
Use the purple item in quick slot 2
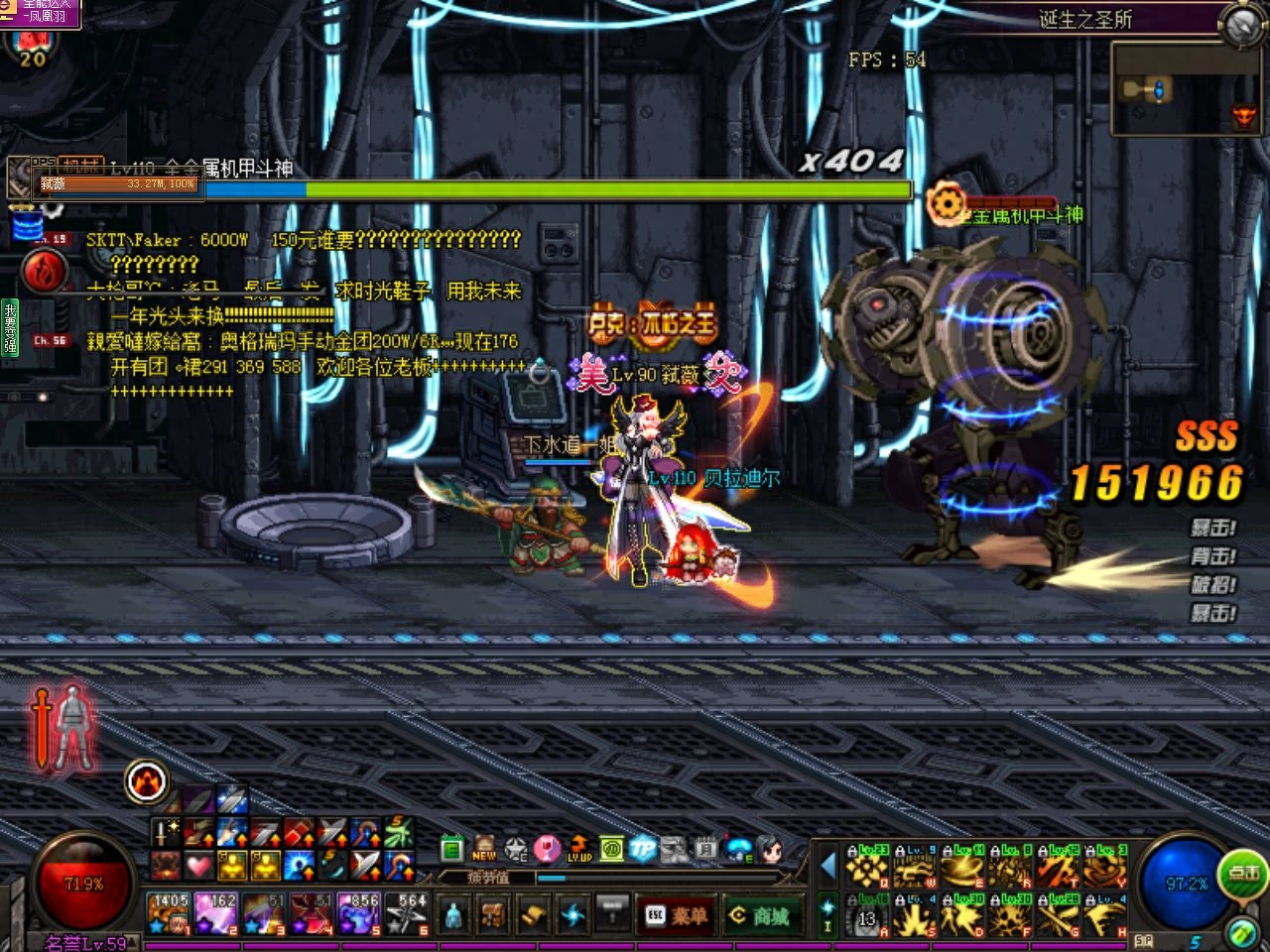click(215, 913)
